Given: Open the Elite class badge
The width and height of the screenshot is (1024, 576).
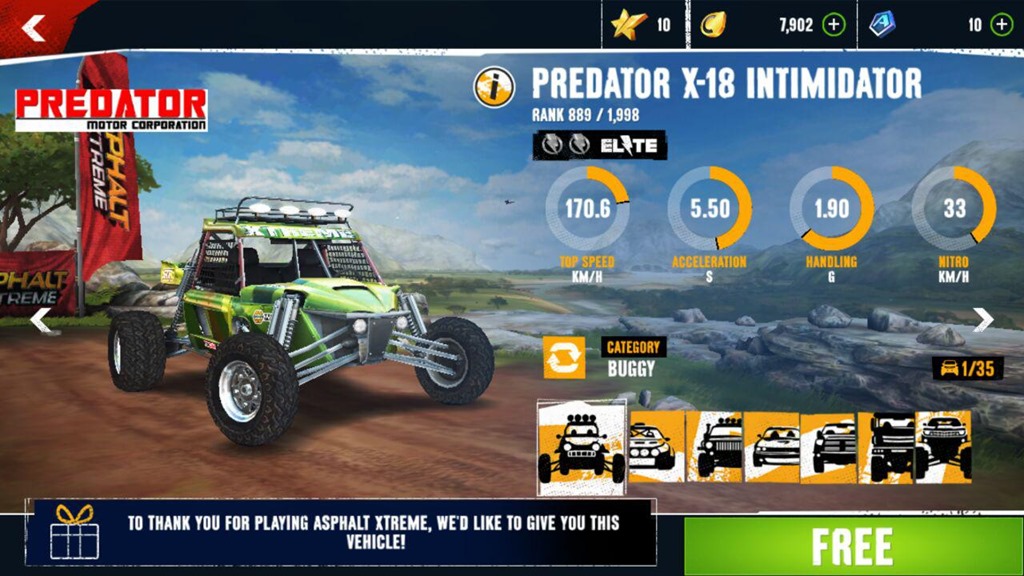Looking at the screenshot, I should pyautogui.click(x=600, y=145).
